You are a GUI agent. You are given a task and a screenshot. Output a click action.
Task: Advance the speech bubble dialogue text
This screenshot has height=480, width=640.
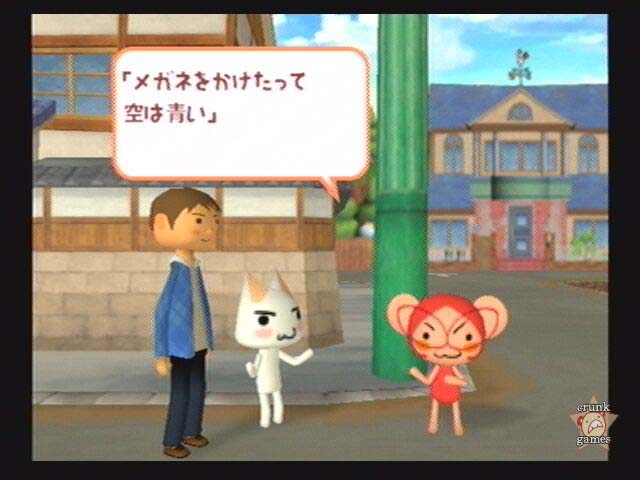coord(240,112)
